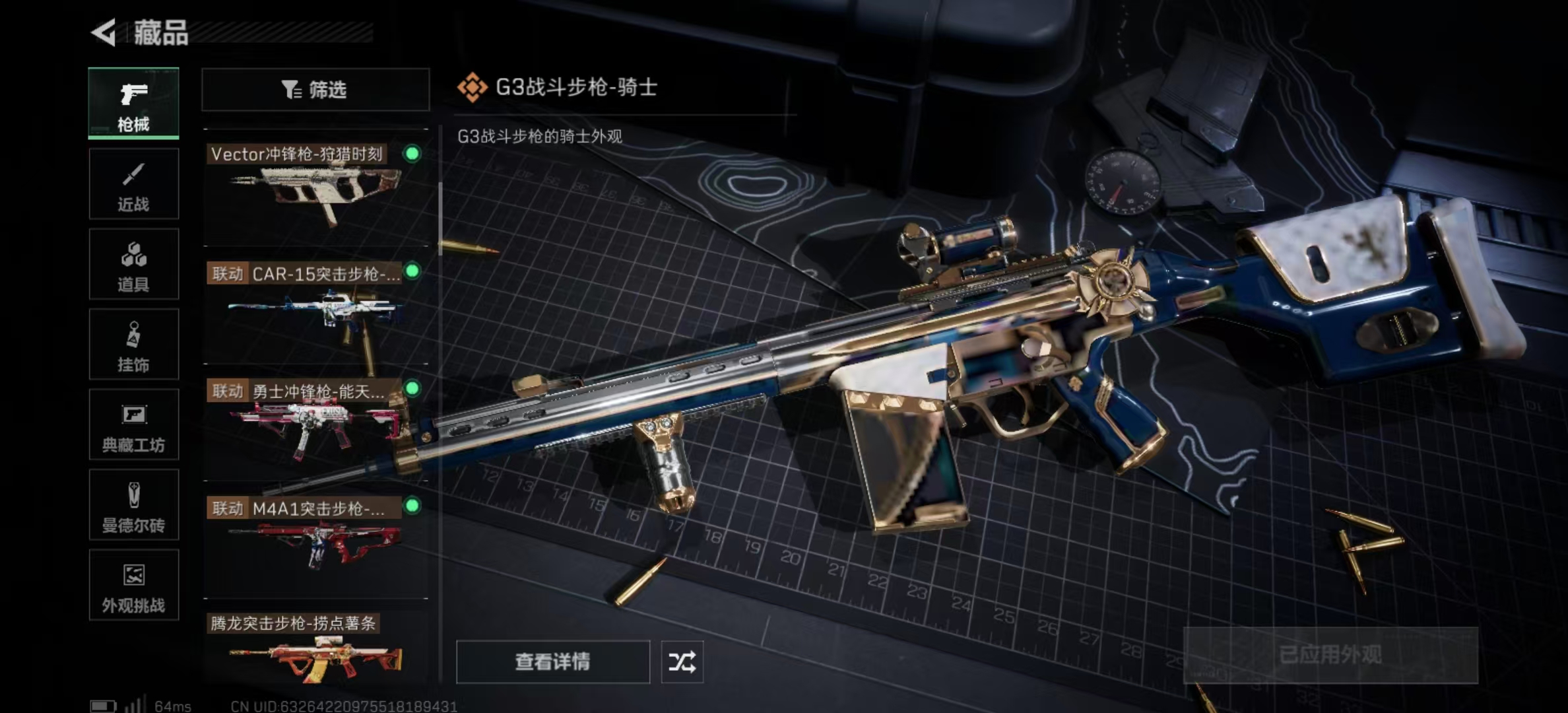1568x713 pixels.
Task: Switch to the 近战 melee tab
Action: point(133,184)
